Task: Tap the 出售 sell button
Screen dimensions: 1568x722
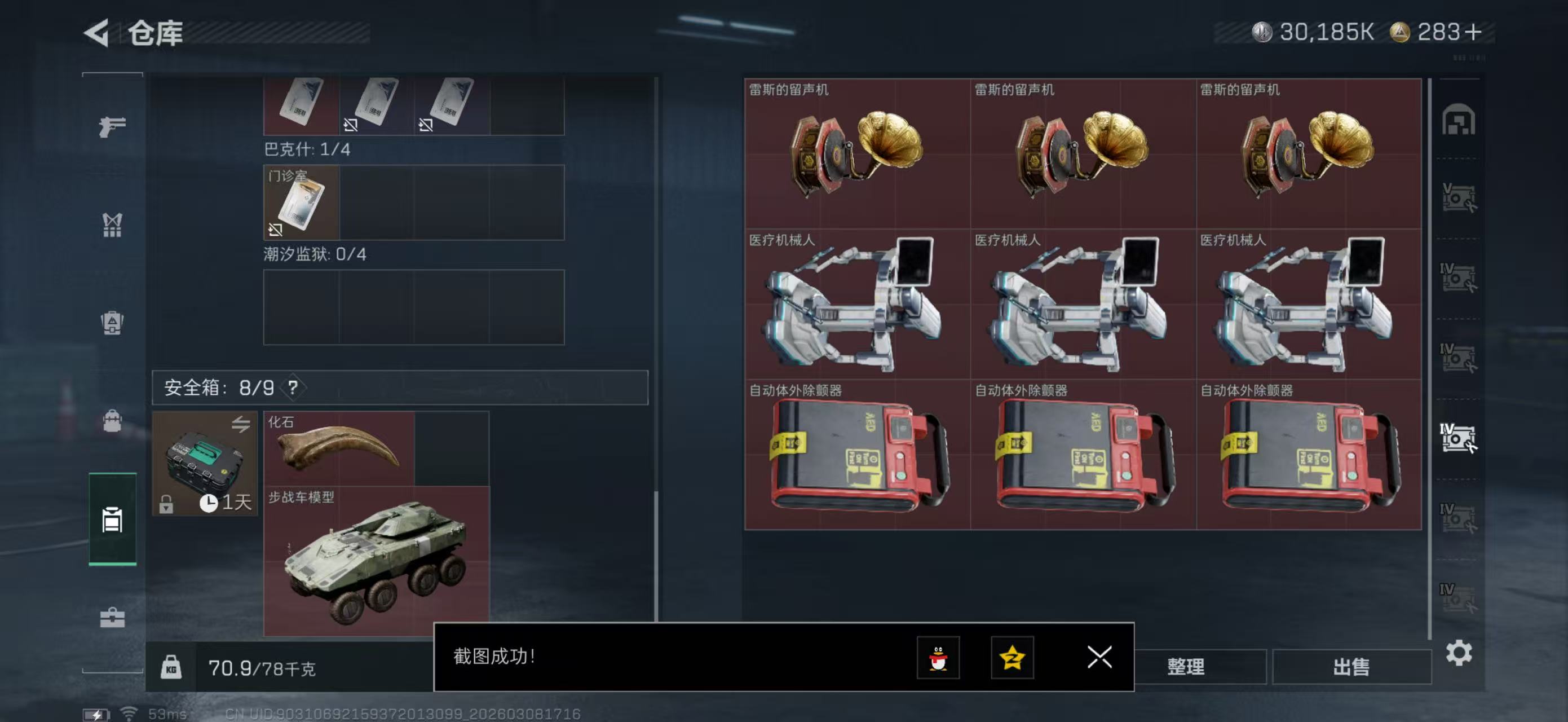Action: click(x=1351, y=667)
